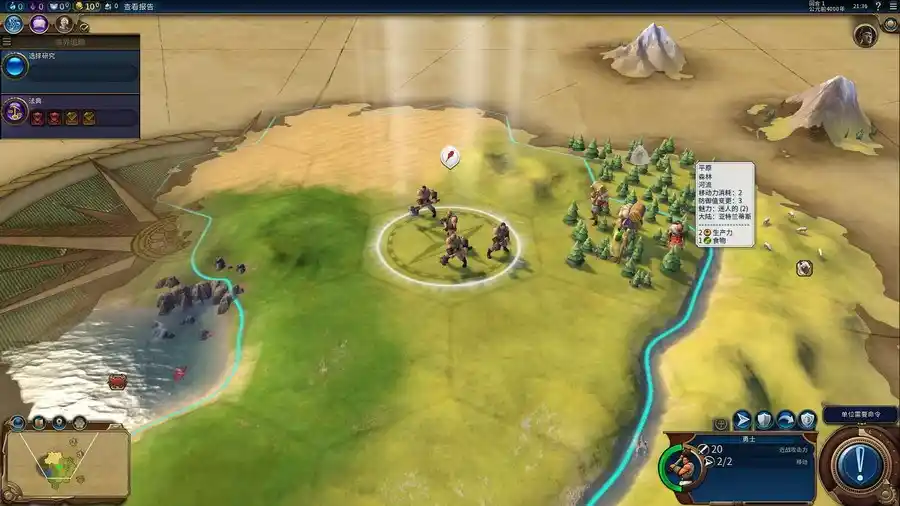Open minimap map options globe button
Image resolution: width=900 pixels, height=506 pixels.
[x=17, y=423]
